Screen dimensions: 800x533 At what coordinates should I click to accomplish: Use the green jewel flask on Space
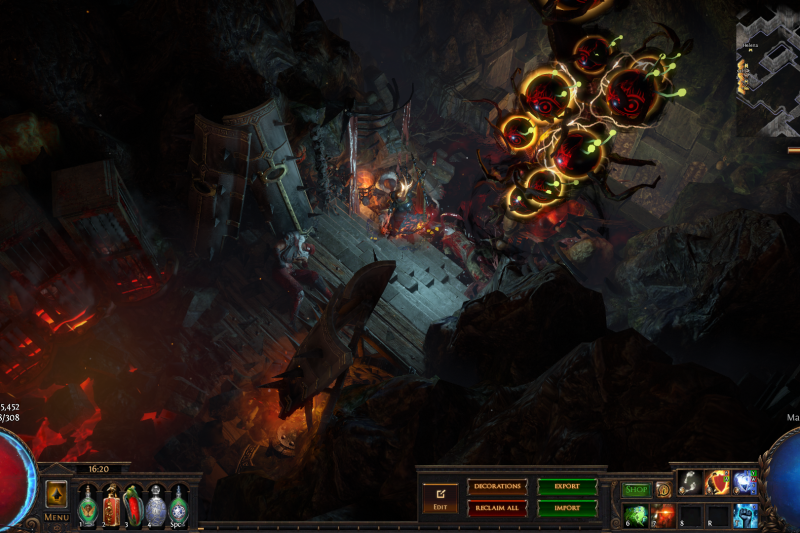[x=178, y=505]
